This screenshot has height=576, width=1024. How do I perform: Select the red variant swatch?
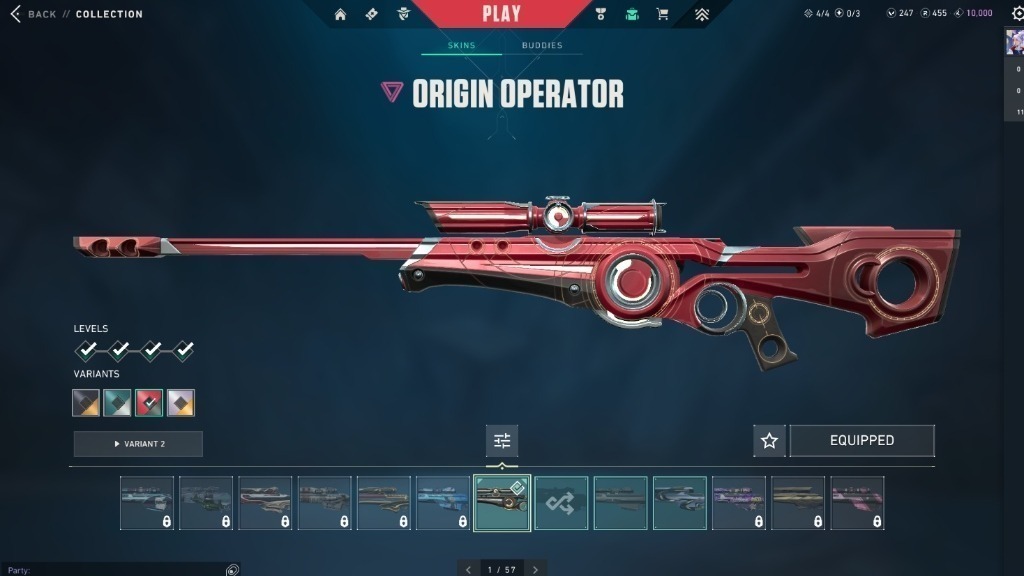click(149, 402)
